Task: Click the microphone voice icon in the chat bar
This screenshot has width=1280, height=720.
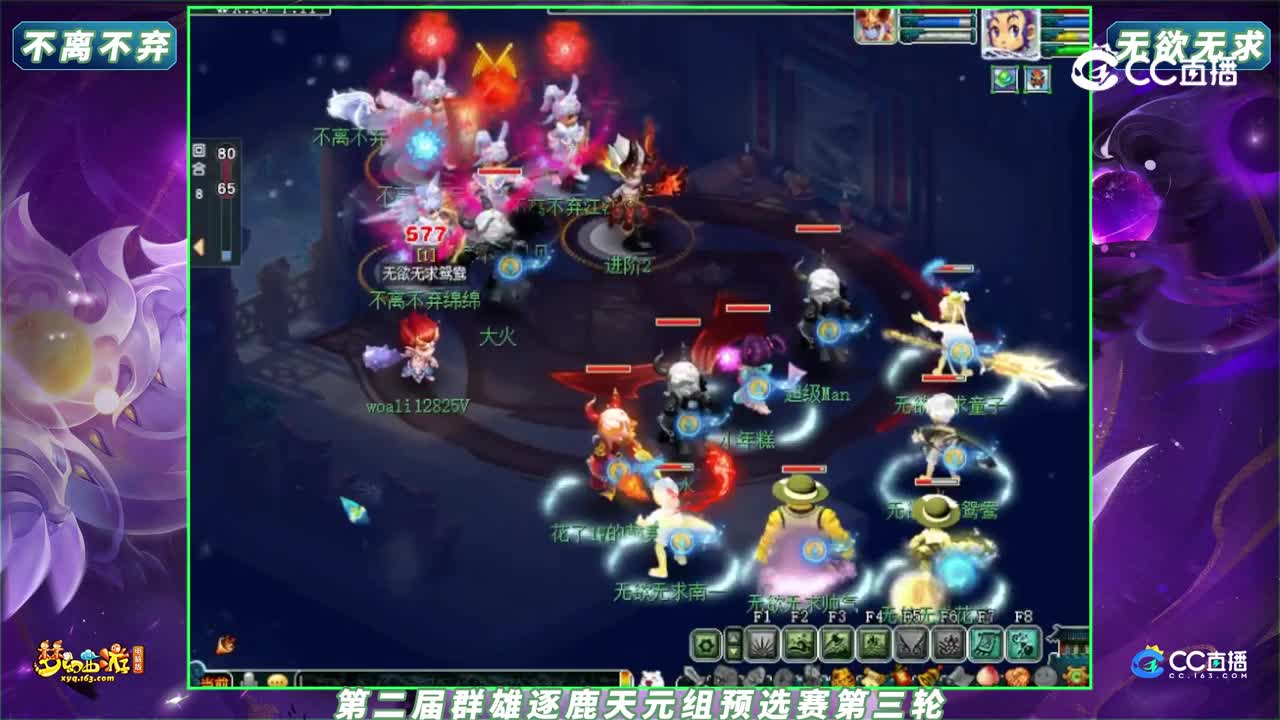Action: coord(249,678)
